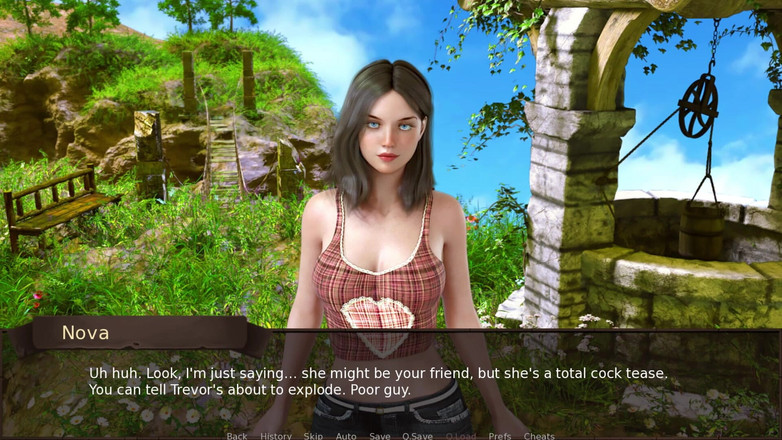Screen dimensions: 782x440
Task: Open the Prefs settings menu
Action: pos(500,435)
